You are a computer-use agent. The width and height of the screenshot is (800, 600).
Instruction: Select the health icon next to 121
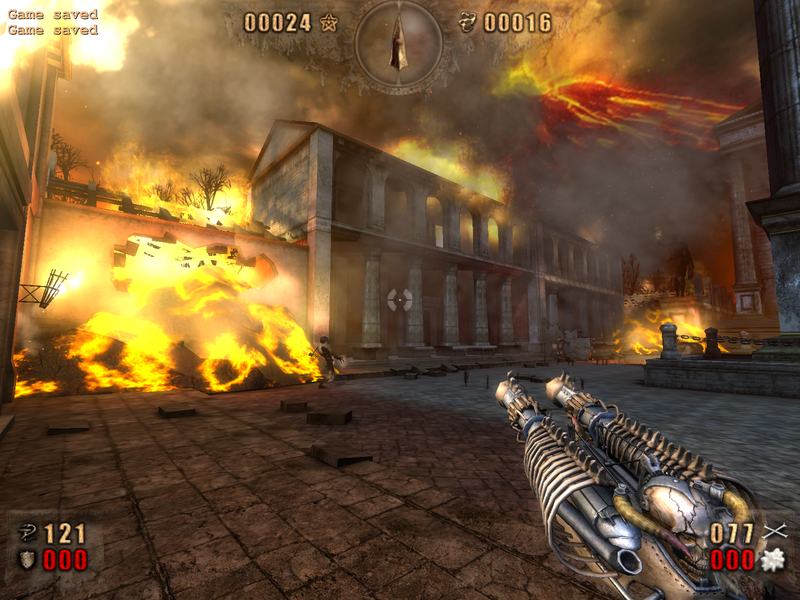point(27,533)
